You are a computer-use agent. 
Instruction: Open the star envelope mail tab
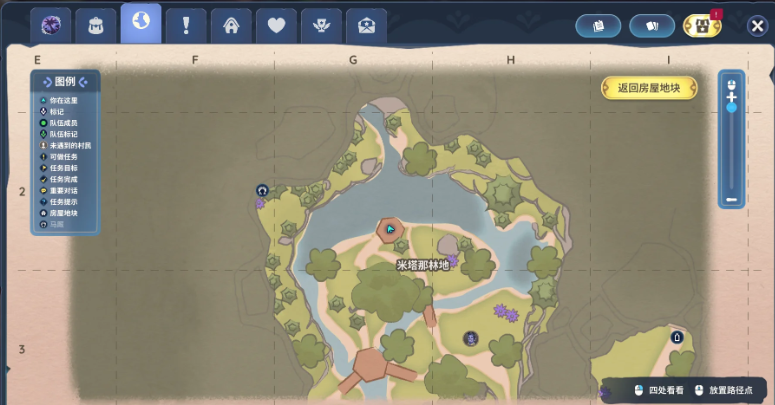366,26
